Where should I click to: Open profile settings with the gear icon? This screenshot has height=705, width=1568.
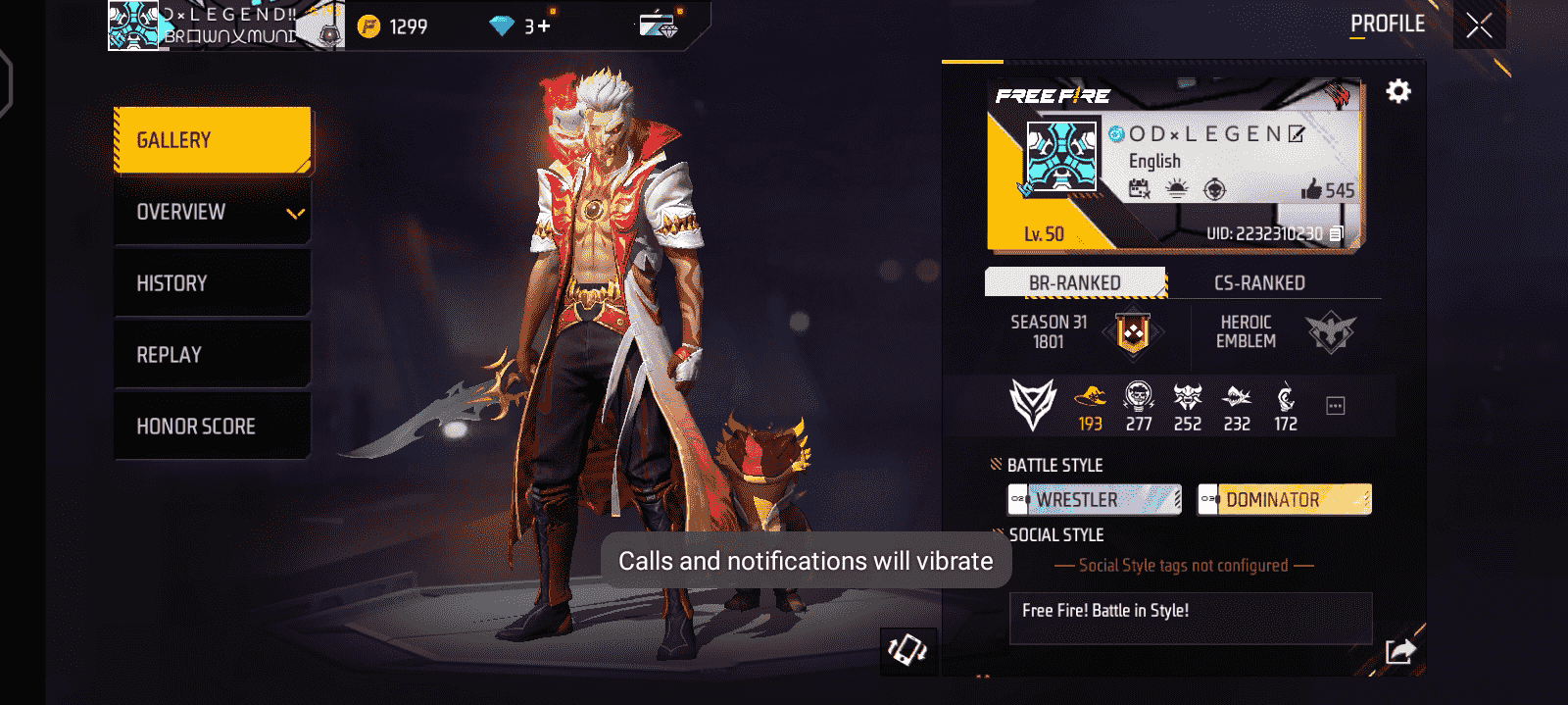click(1398, 91)
